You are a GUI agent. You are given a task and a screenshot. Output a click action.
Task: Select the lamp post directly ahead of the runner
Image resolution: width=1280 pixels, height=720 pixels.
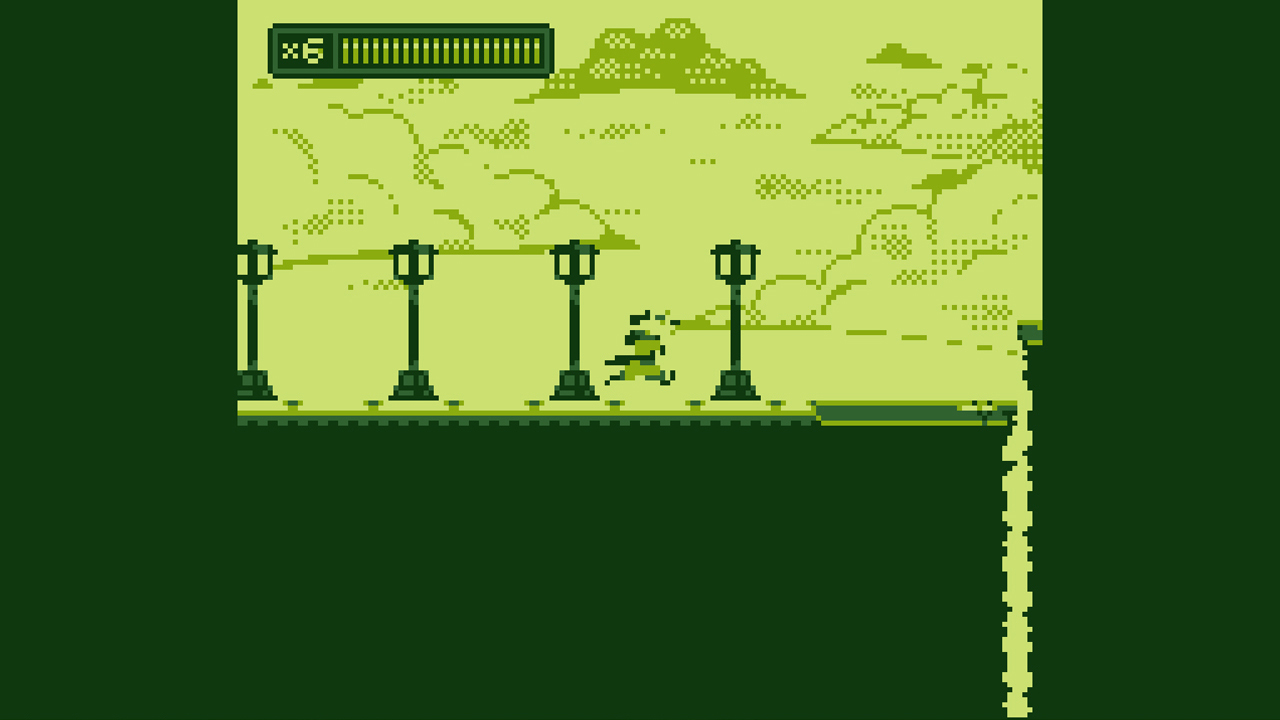click(733, 320)
